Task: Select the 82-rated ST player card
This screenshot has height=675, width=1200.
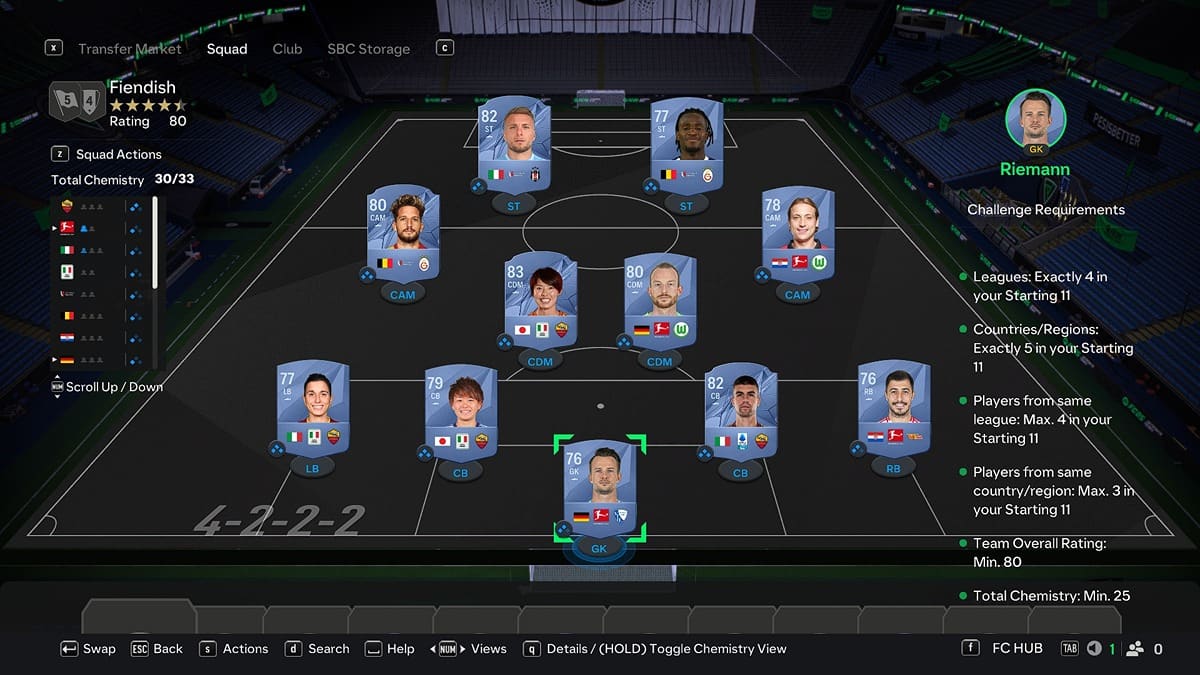Action: [514, 143]
